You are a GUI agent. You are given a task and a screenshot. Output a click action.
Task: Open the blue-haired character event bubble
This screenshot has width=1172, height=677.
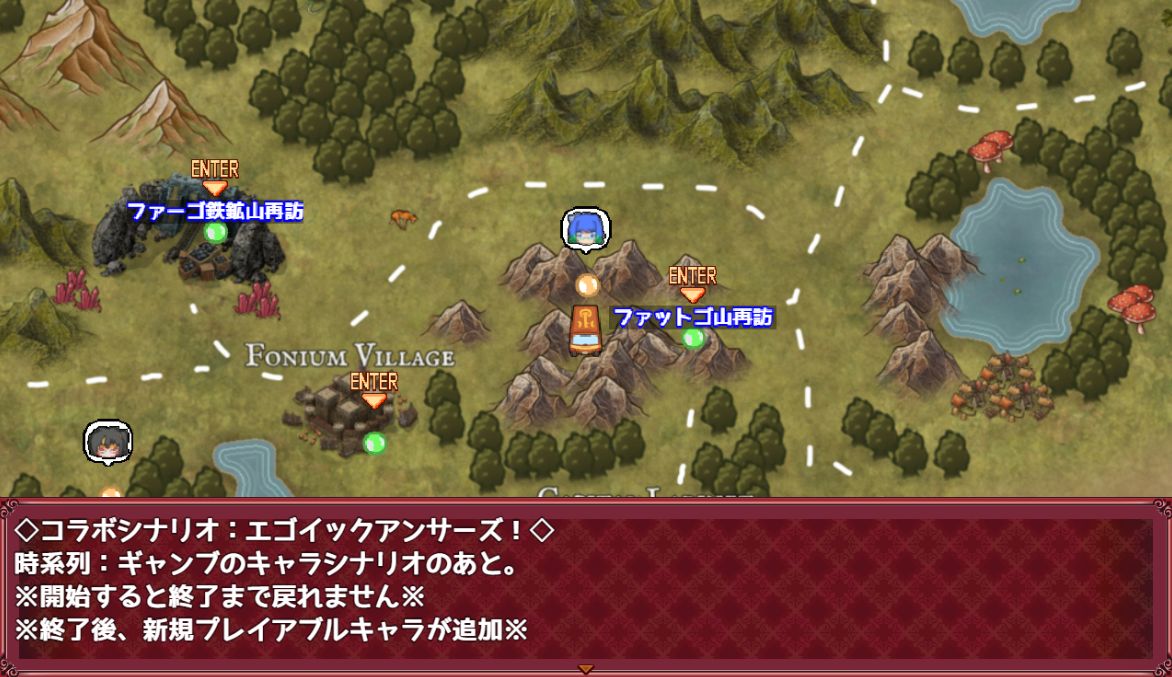tap(585, 231)
